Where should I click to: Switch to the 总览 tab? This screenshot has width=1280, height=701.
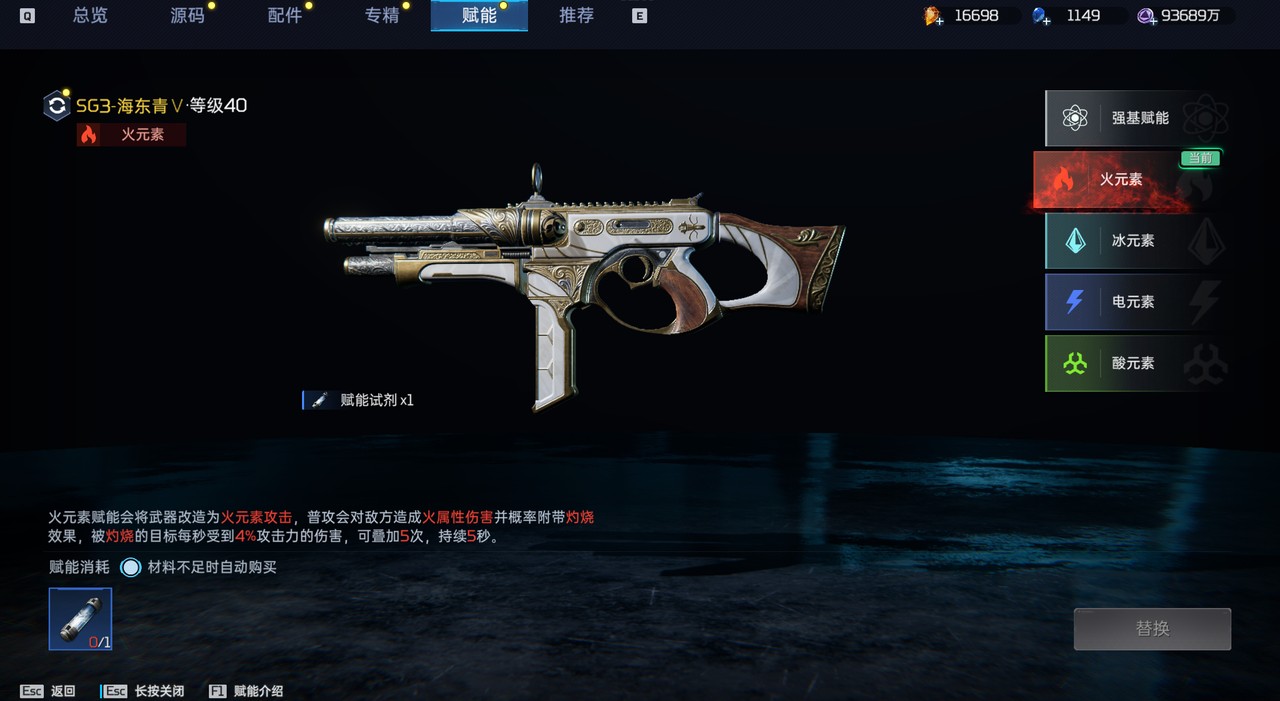(x=90, y=16)
